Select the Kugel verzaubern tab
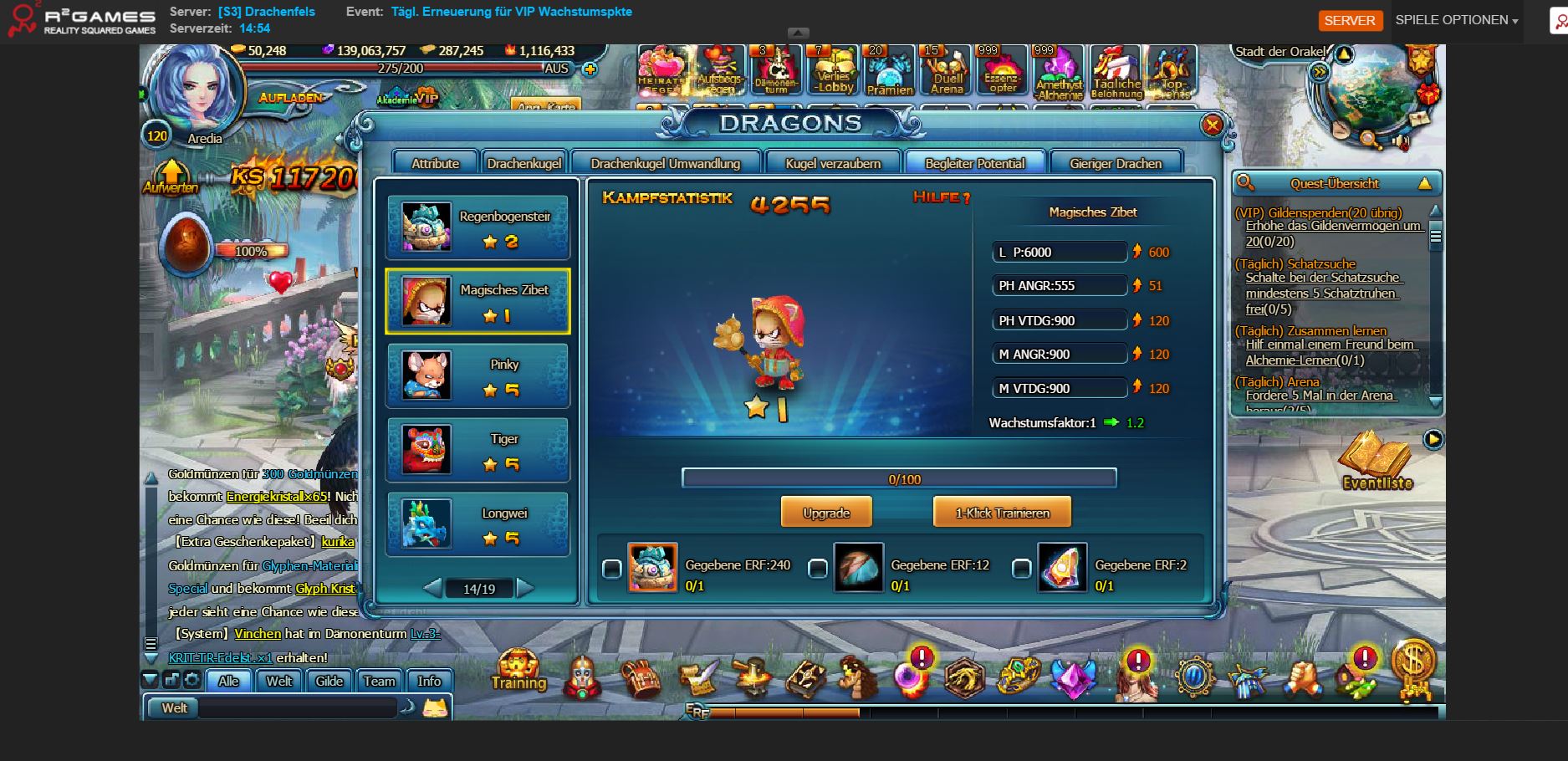The image size is (1568, 761). [x=833, y=163]
